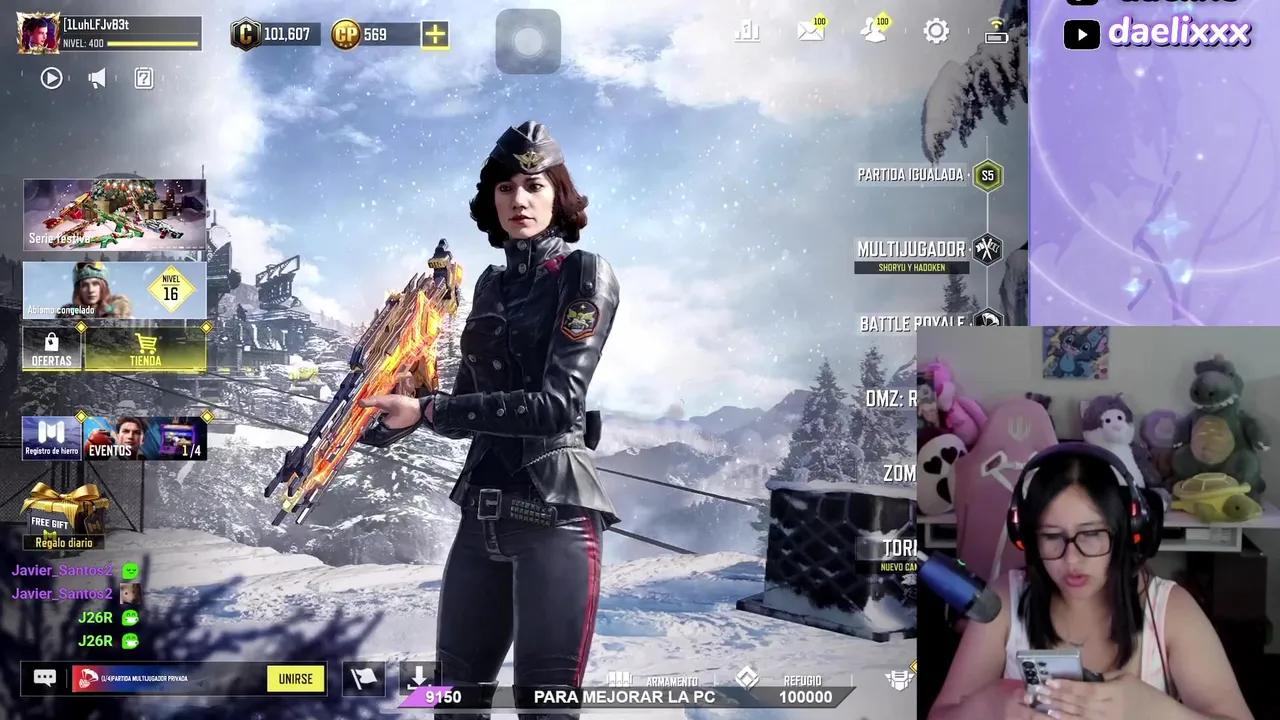Open the in-game settings gear
The image size is (1280, 720).
(936, 31)
